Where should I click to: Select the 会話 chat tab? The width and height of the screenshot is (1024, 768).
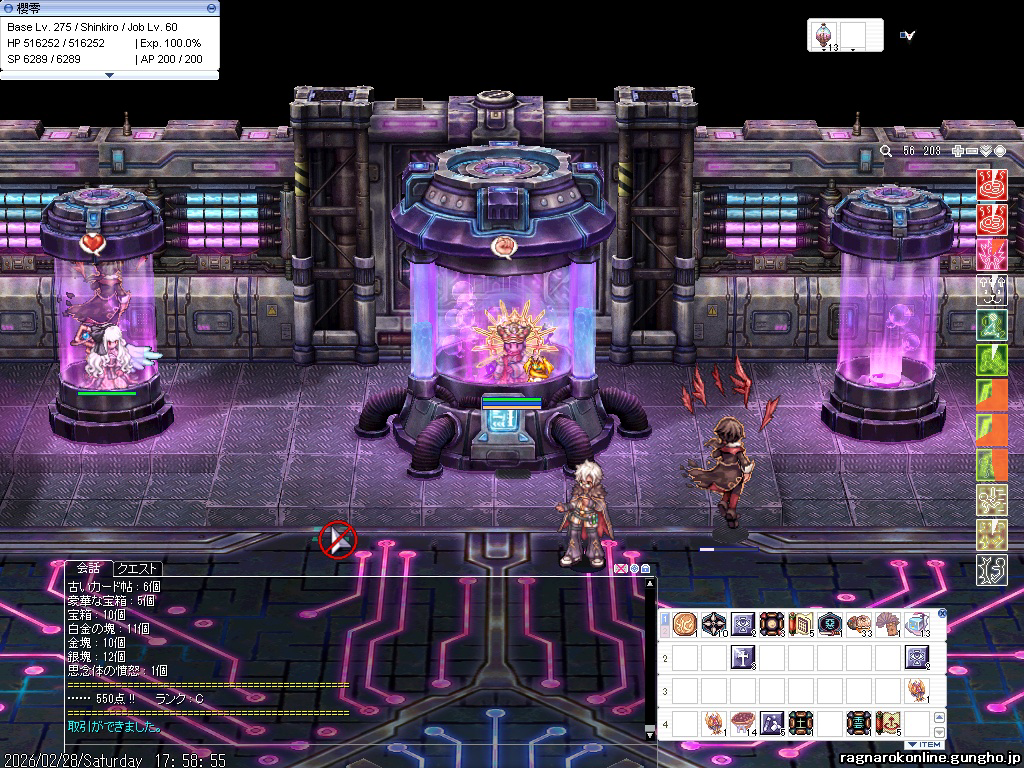88,568
